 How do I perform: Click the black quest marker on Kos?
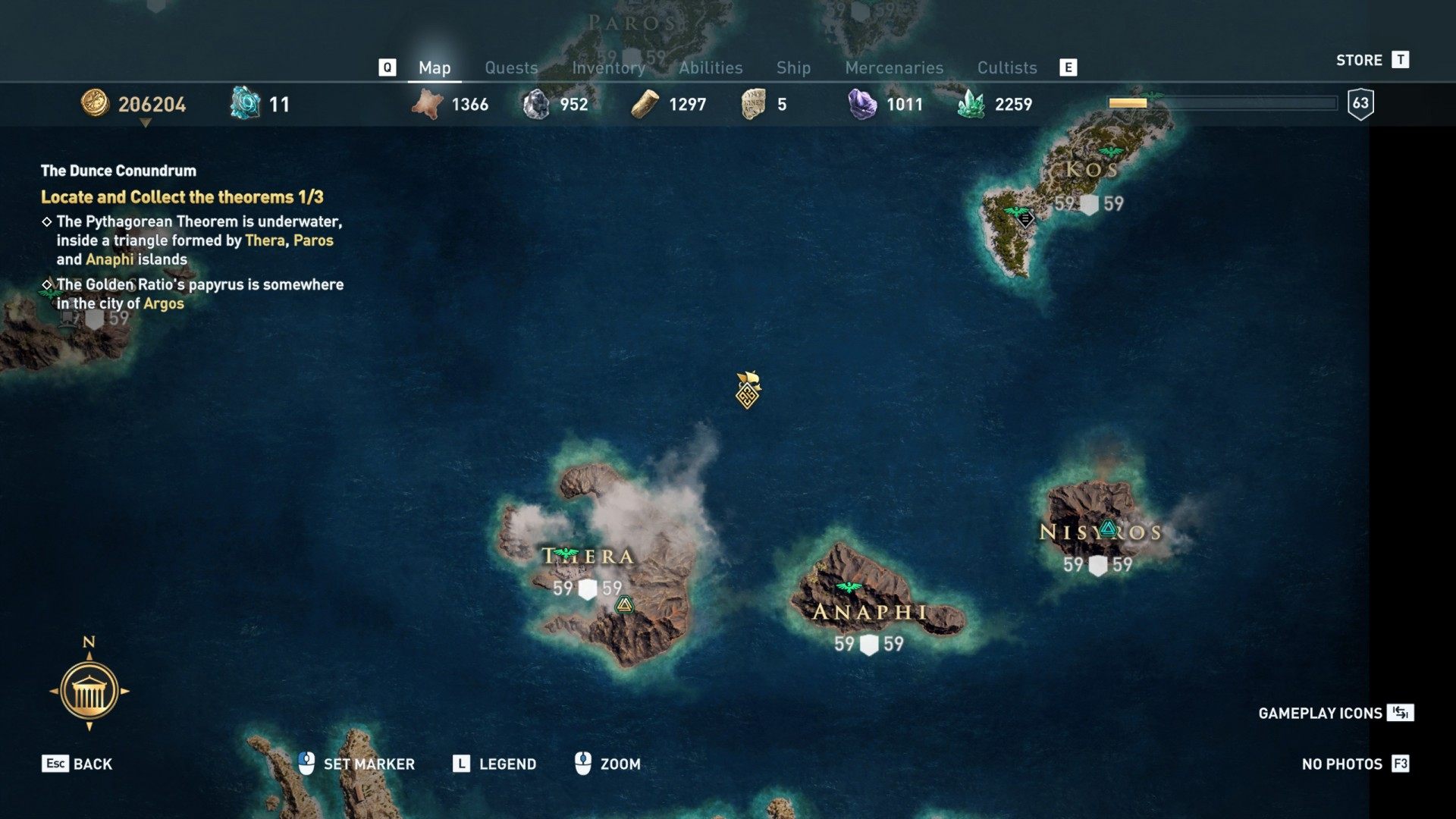click(1025, 219)
